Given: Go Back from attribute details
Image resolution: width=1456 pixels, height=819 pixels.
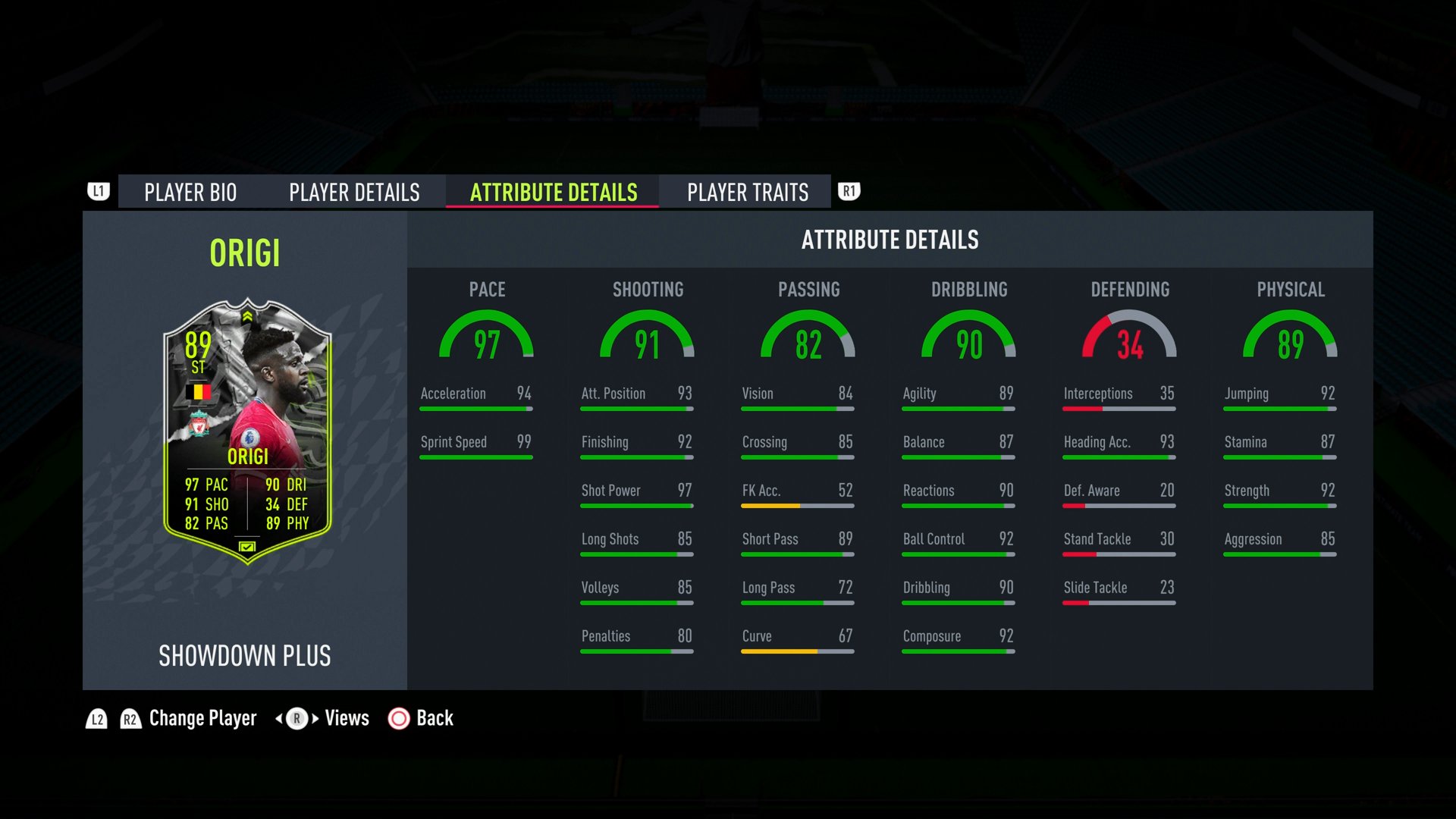Looking at the screenshot, I should tap(434, 718).
